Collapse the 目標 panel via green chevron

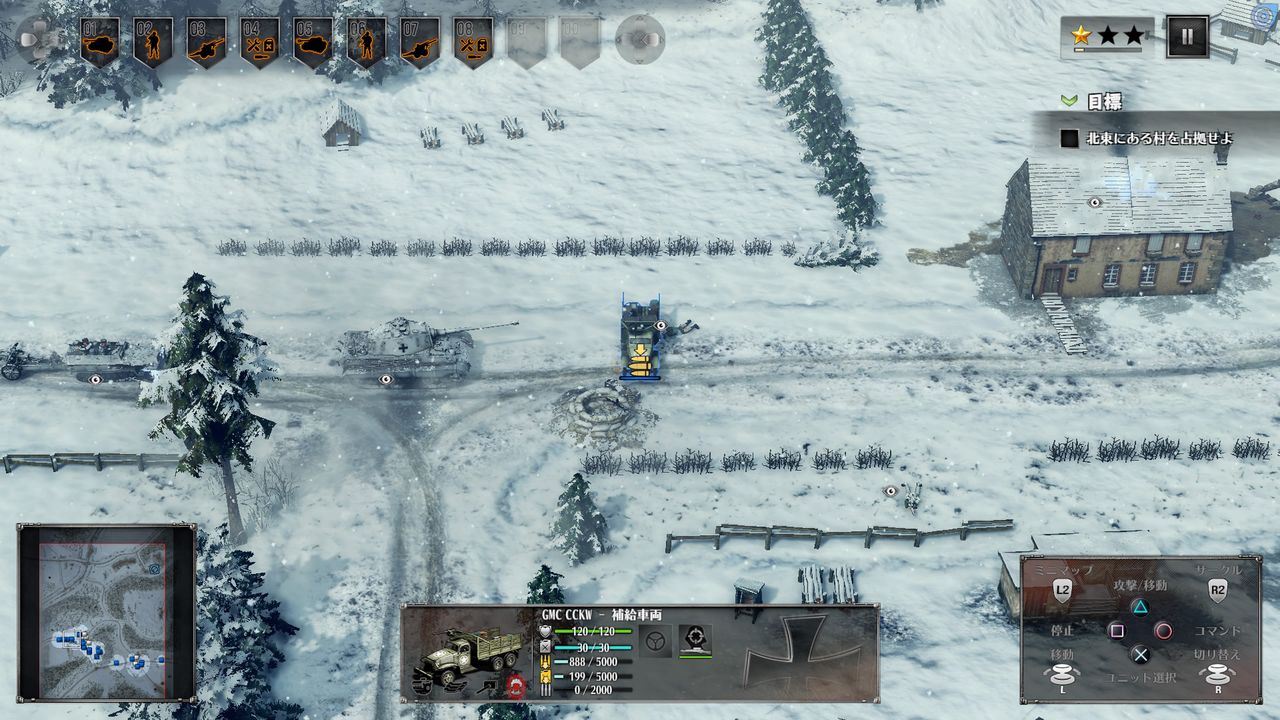click(x=1068, y=99)
